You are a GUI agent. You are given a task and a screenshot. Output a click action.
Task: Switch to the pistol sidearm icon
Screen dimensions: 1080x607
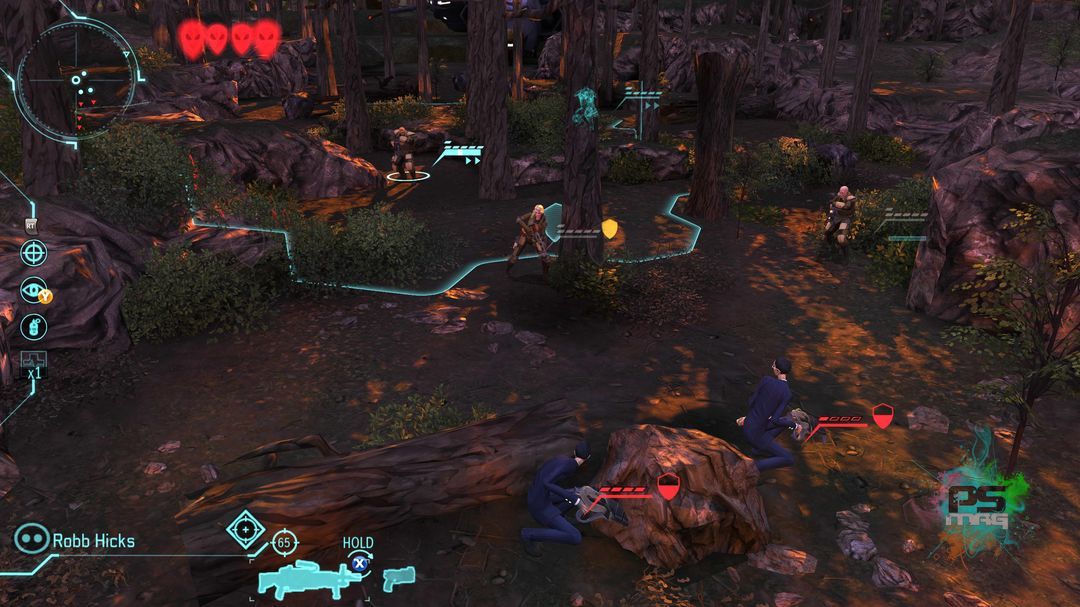tap(398, 577)
